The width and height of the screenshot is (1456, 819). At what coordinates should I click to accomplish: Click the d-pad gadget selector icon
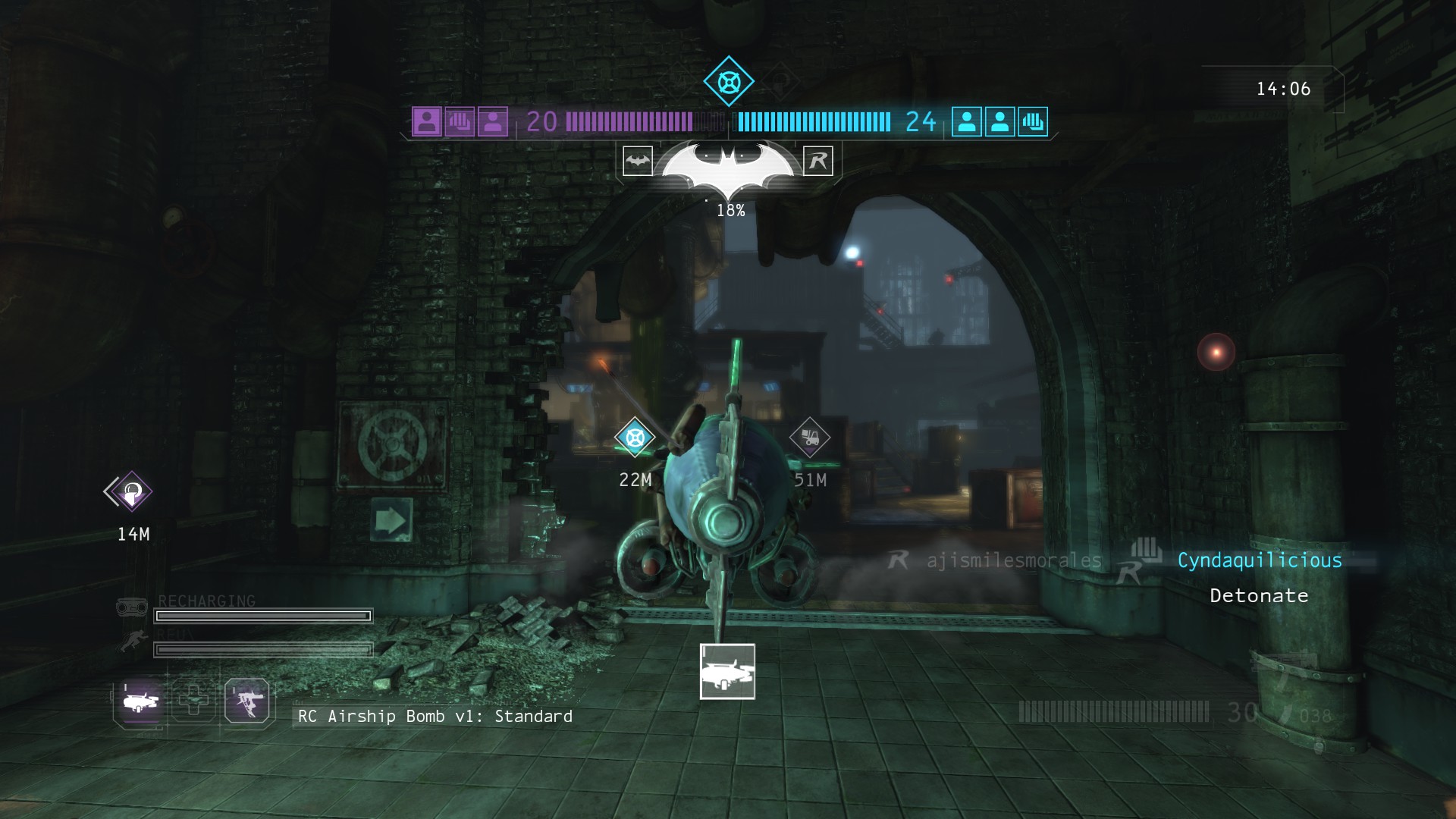[x=193, y=699]
